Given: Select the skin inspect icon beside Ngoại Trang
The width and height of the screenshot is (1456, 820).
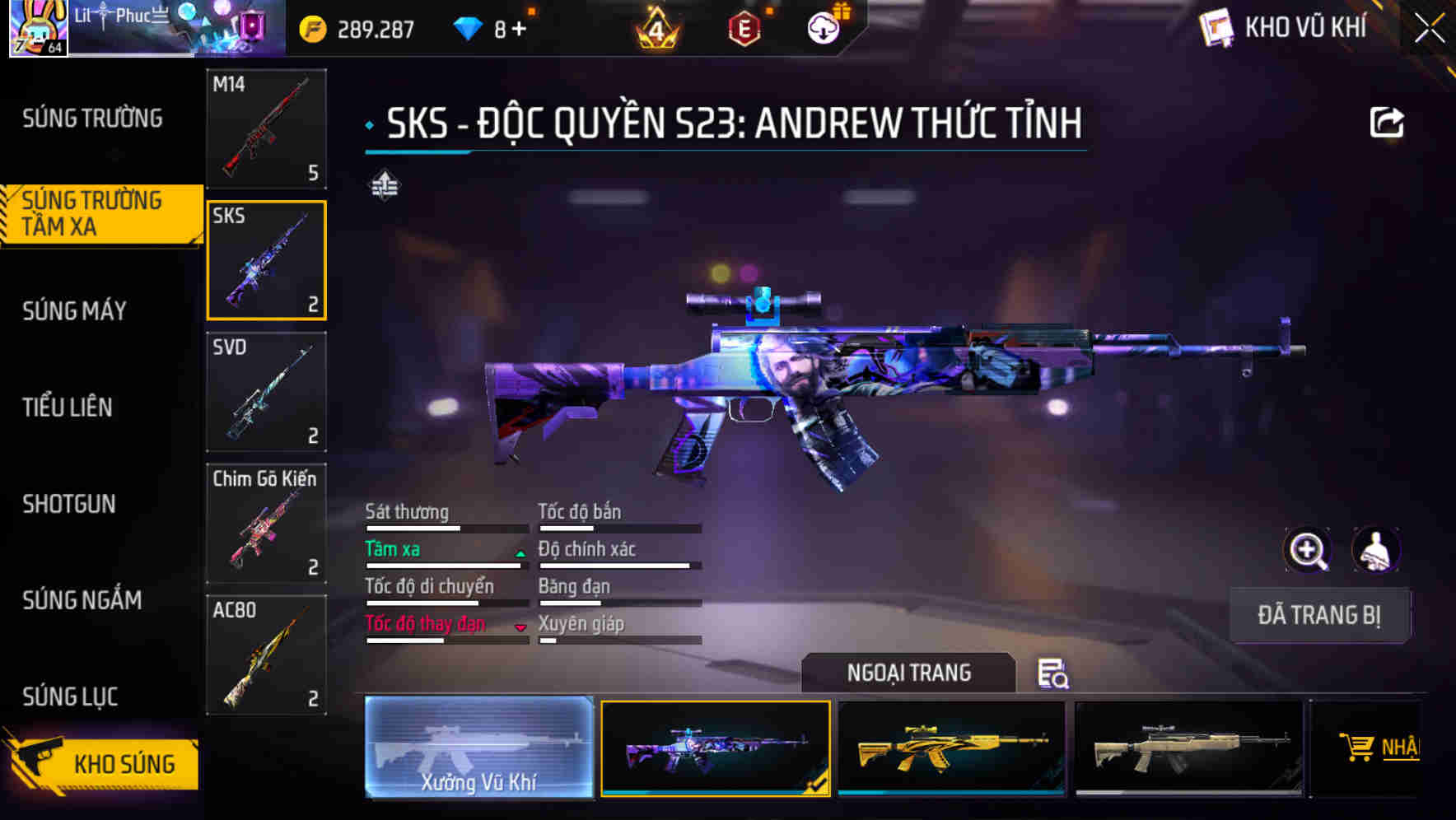Looking at the screenshot, I should (1054, 675).
